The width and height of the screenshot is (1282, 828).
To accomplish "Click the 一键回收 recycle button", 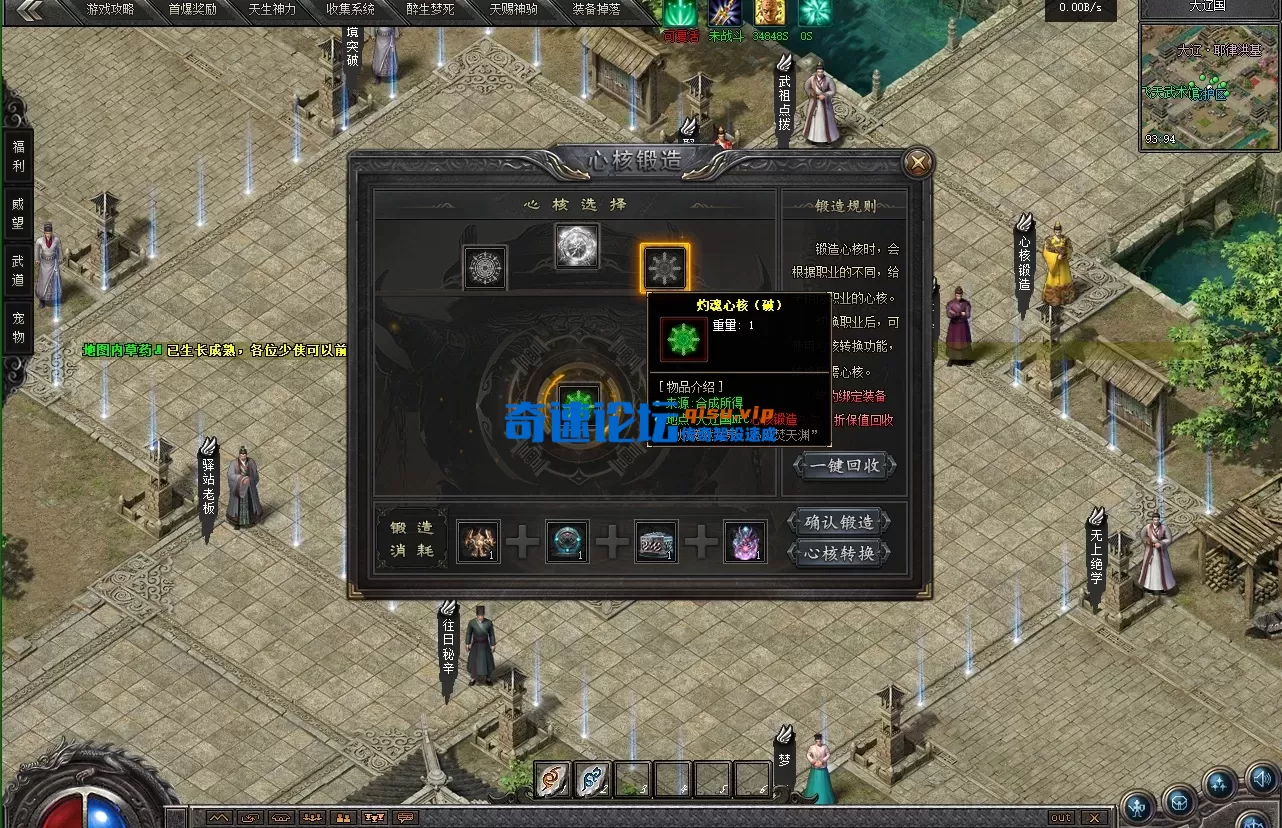I will tap(844, 466).
